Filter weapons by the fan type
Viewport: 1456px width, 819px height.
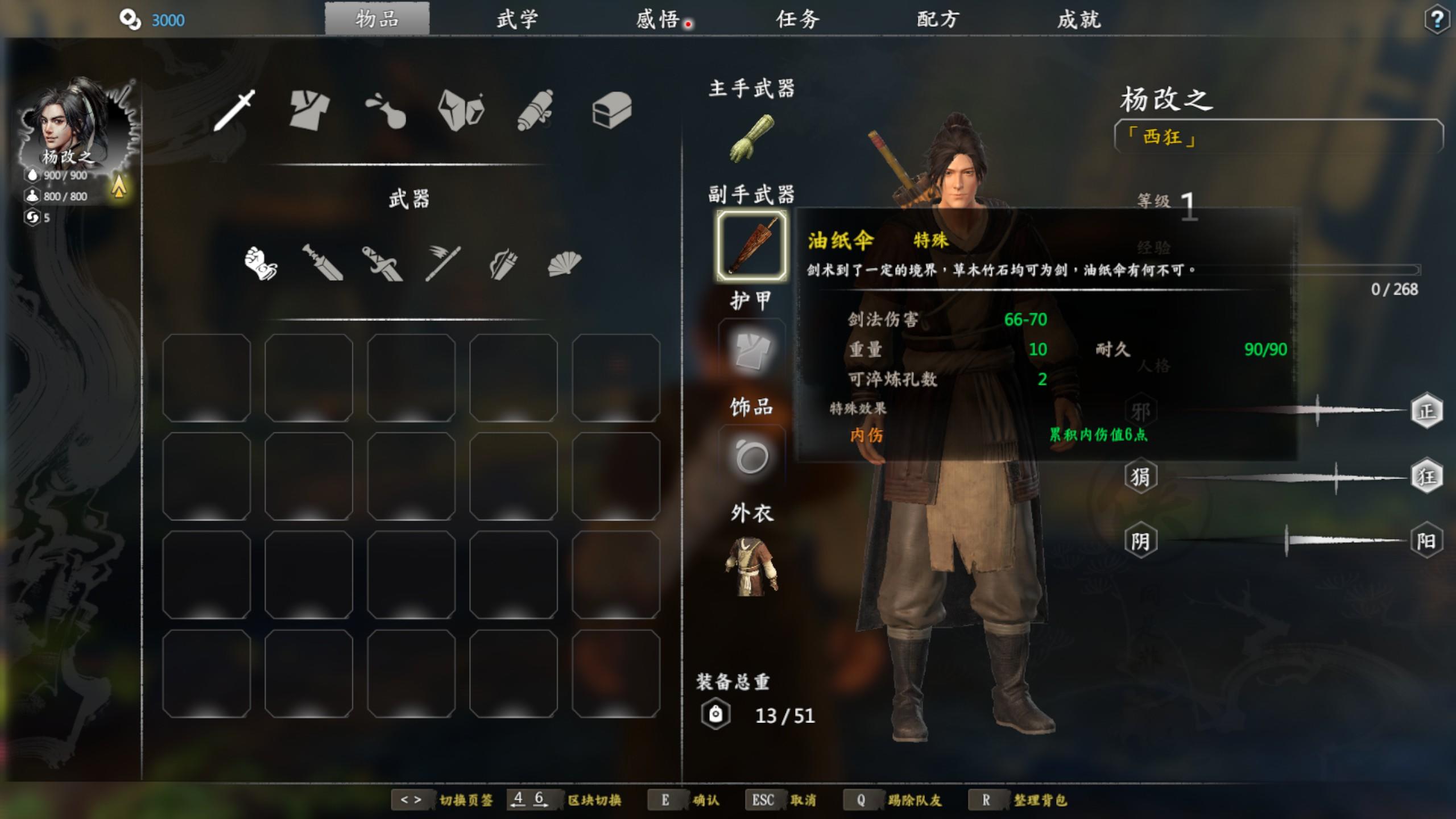click(x=564, y=263)
